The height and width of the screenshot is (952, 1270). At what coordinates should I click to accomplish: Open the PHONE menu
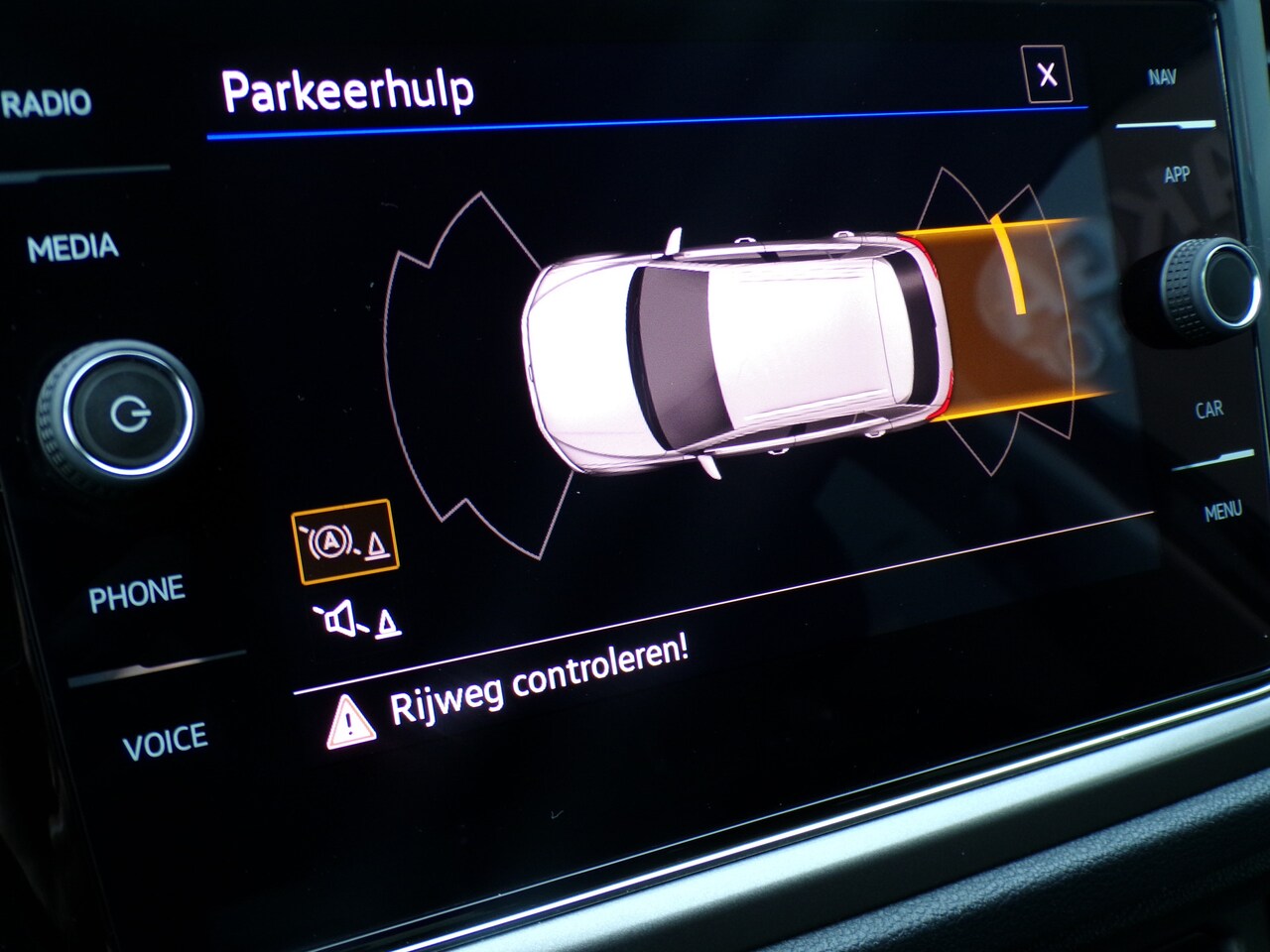(x=137, y=593)
